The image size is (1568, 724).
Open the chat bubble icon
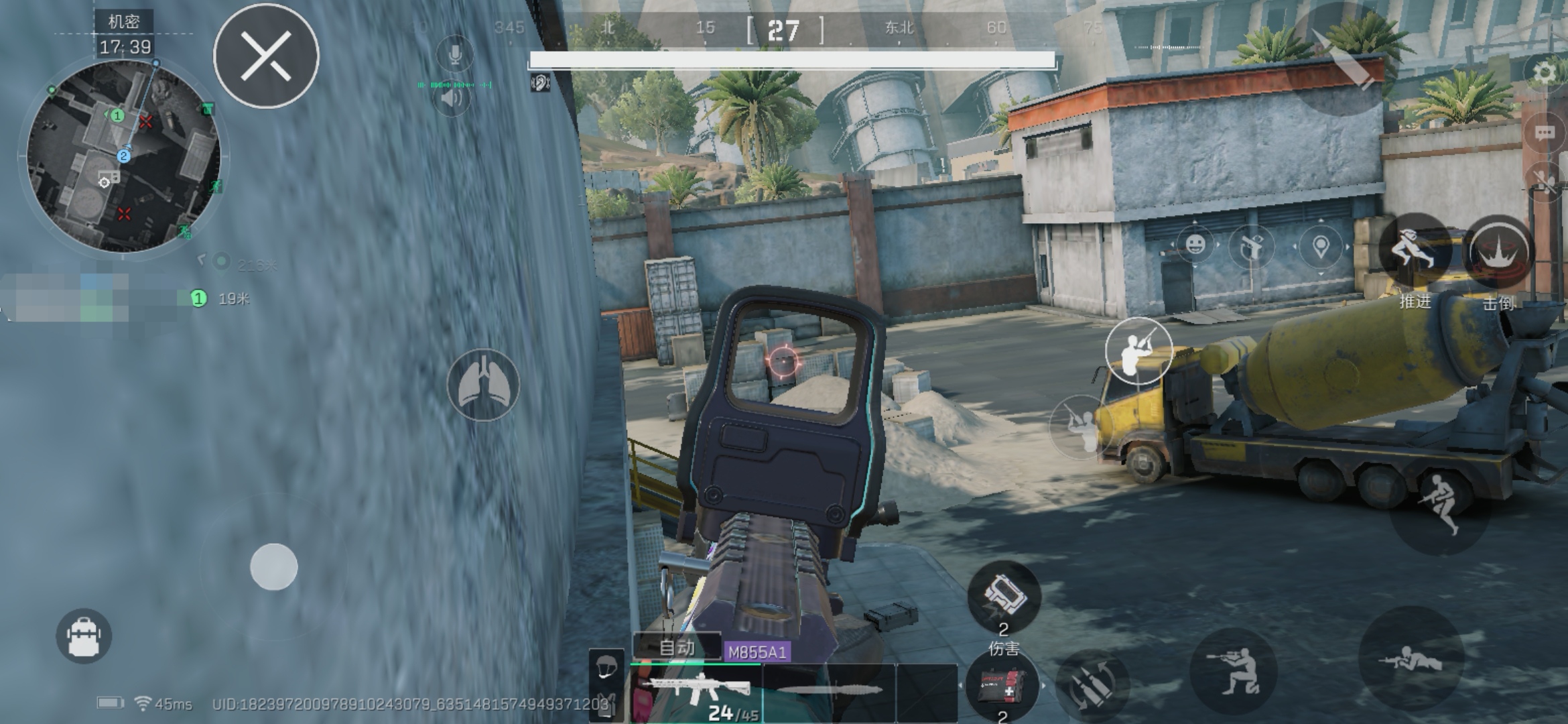[1544, 132]
